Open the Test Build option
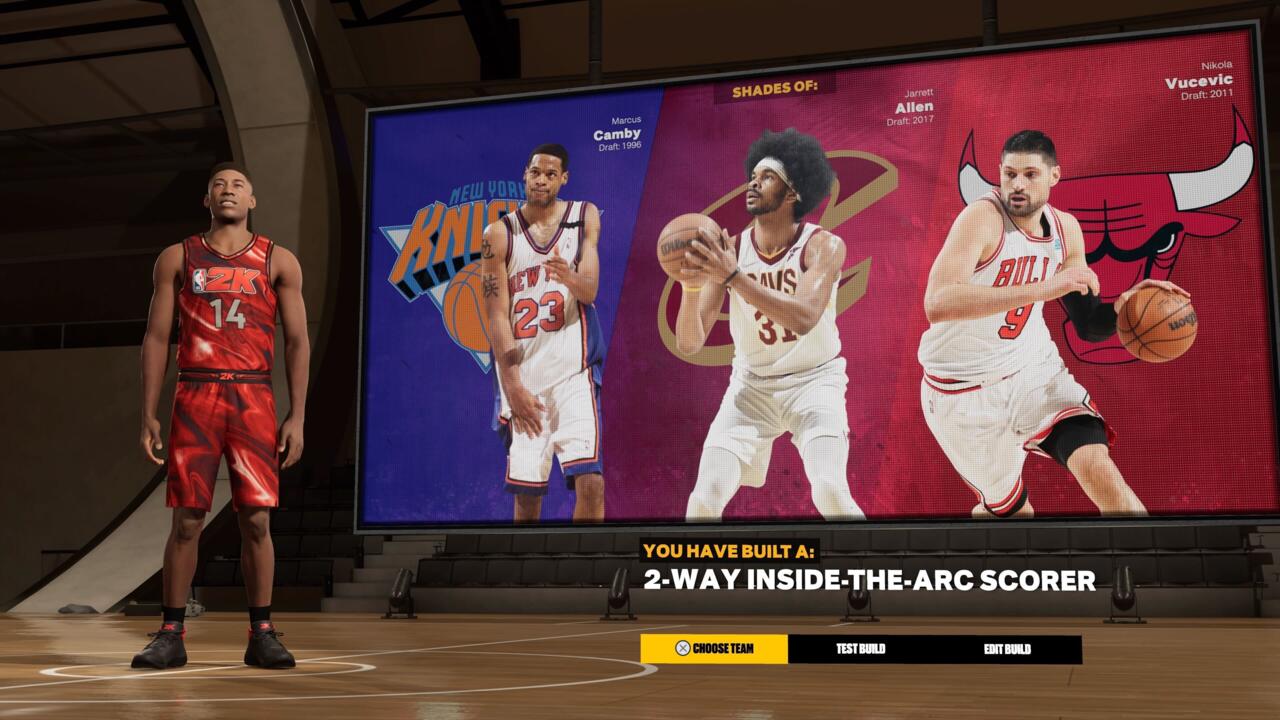The width and height of the screenshot is (1280, 720). [x=861, y=649]
